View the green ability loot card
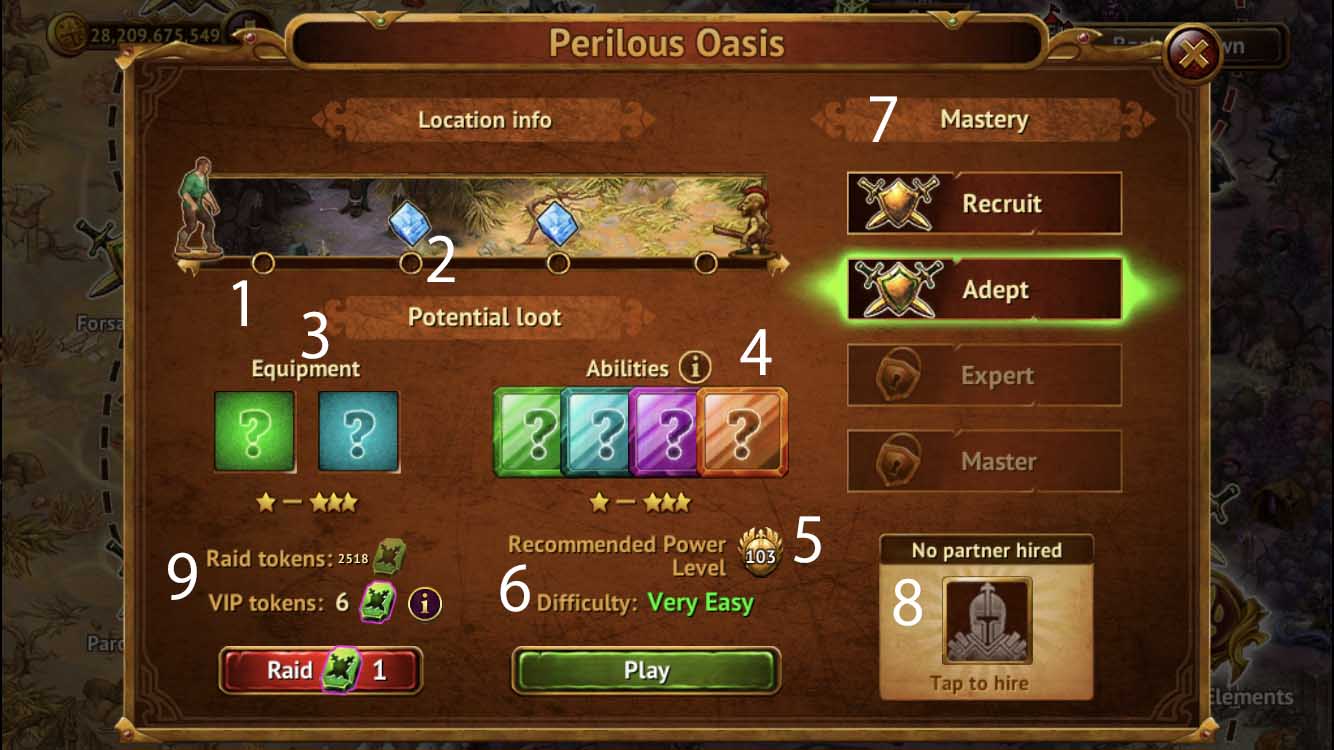Screen dimensions: 1334x750 530,432
